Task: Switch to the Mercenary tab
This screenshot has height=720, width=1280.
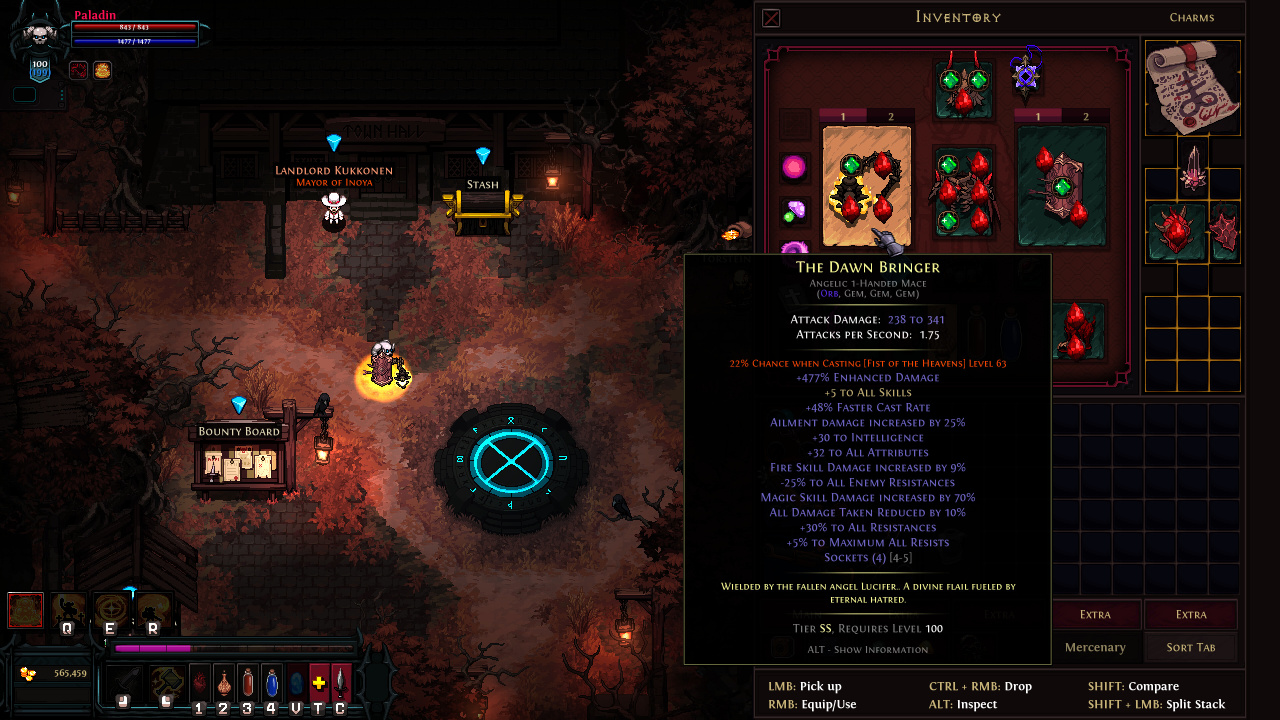Action: click(x=1094, y=647)
